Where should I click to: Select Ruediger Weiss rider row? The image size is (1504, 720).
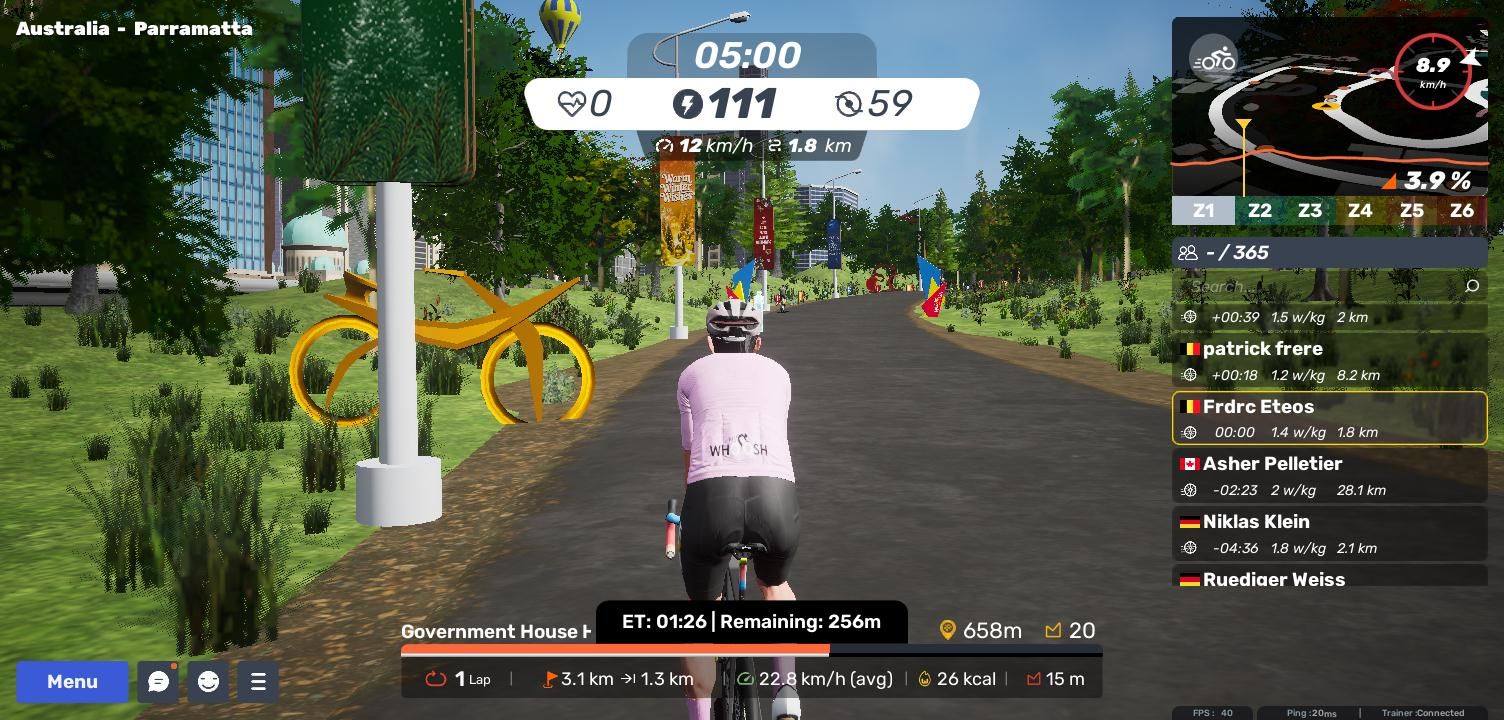coord(1329,579)
